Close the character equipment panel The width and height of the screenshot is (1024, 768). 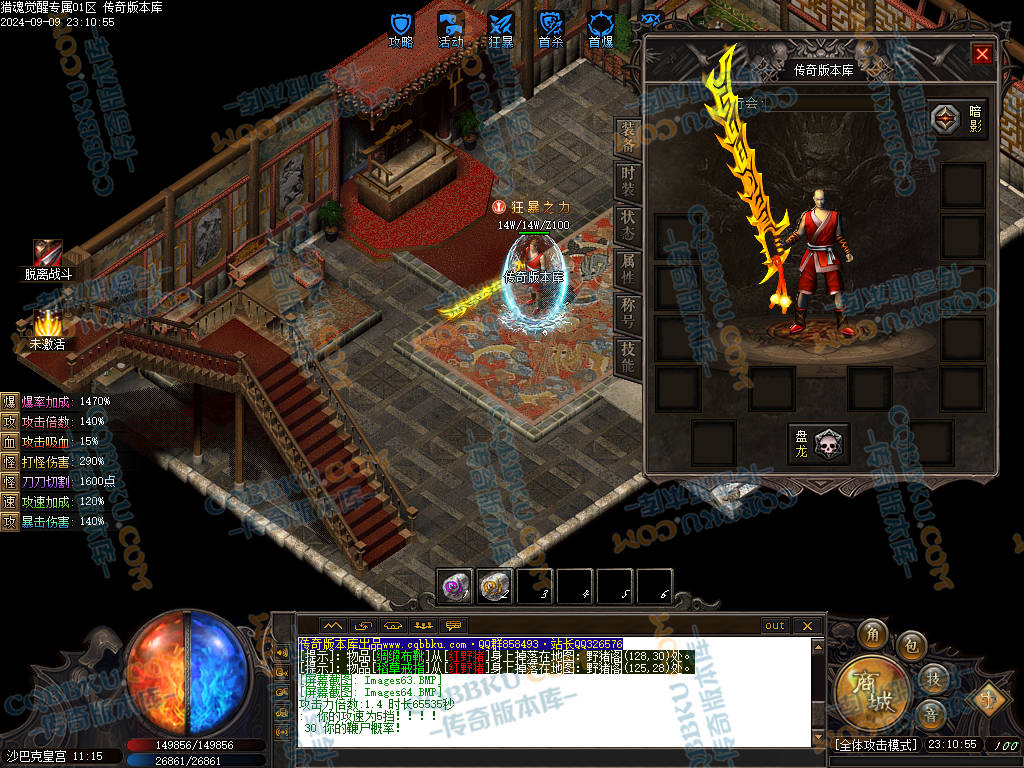pyautogui.click(x=982, y=54)
